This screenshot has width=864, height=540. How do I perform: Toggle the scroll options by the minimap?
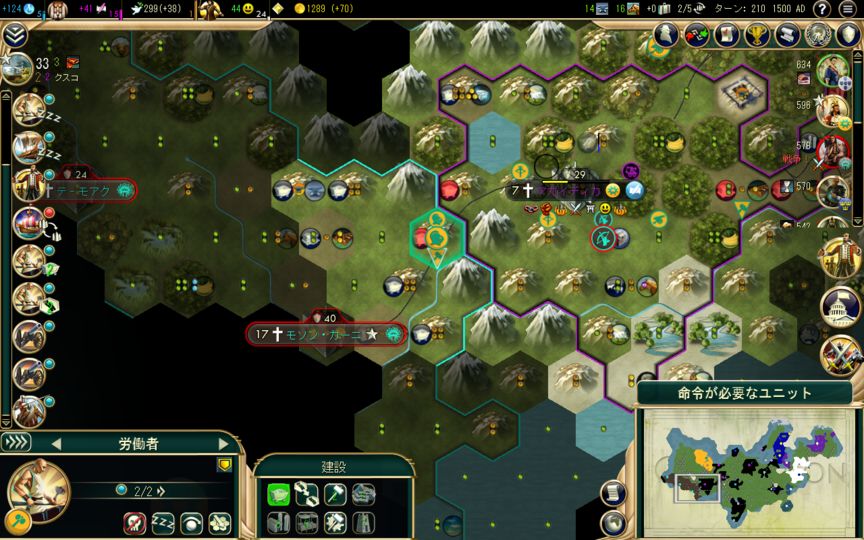point(612,492)
